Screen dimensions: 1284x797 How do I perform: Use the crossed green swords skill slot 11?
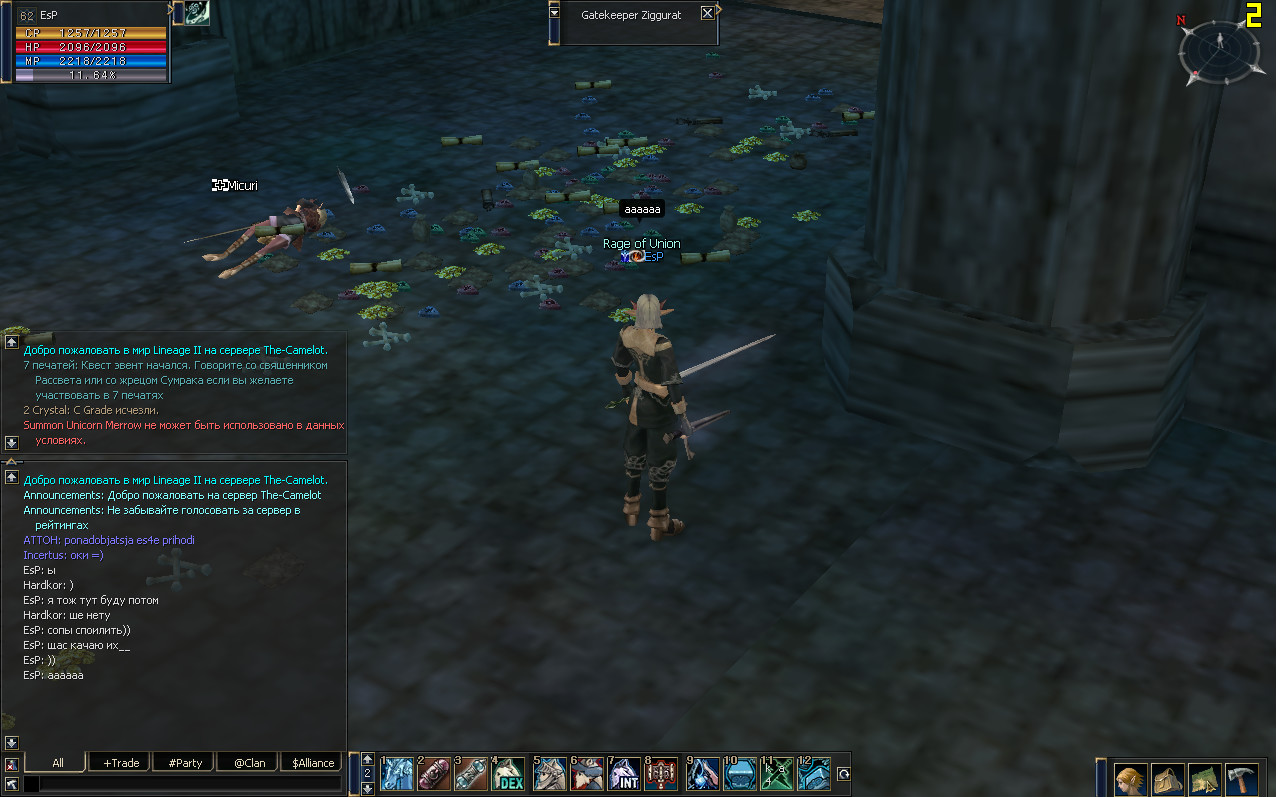[x=776, y=774]
